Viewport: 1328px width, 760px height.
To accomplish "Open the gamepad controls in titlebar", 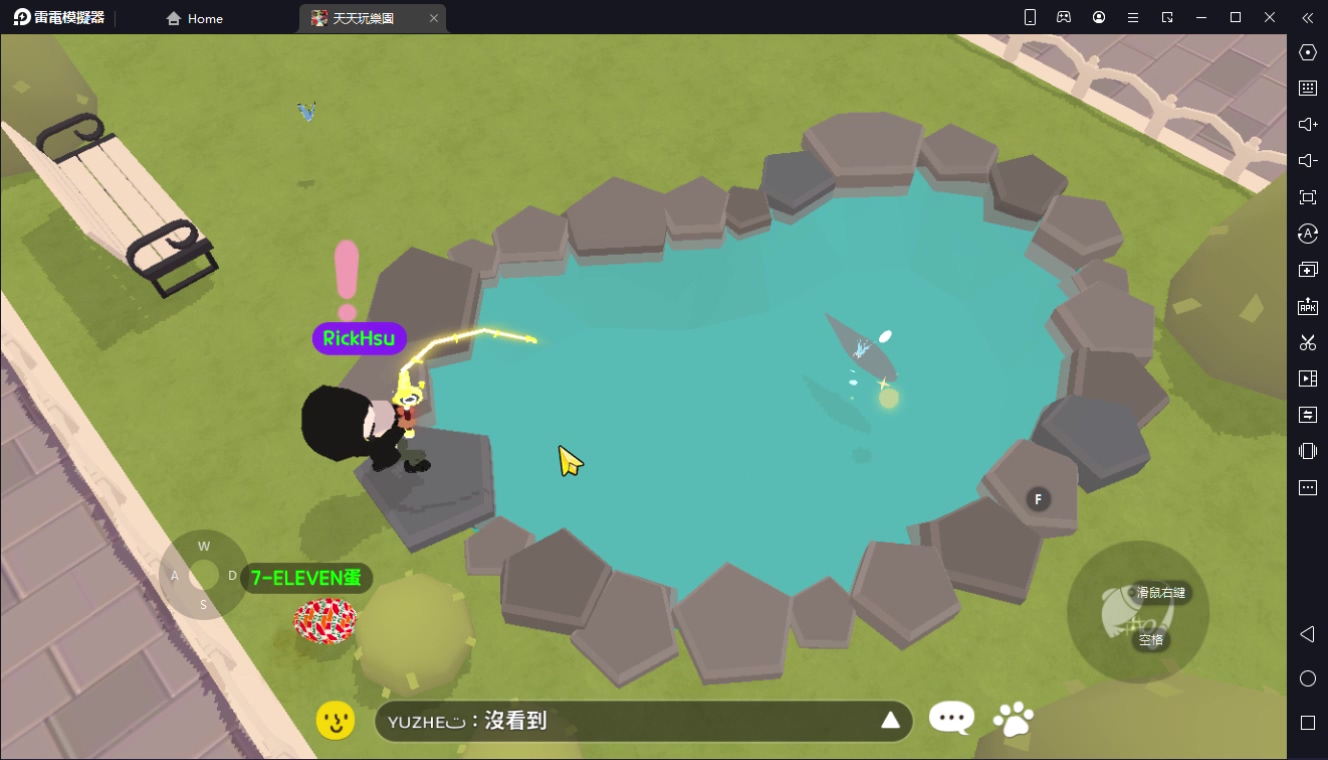I will pos(1064,17).
